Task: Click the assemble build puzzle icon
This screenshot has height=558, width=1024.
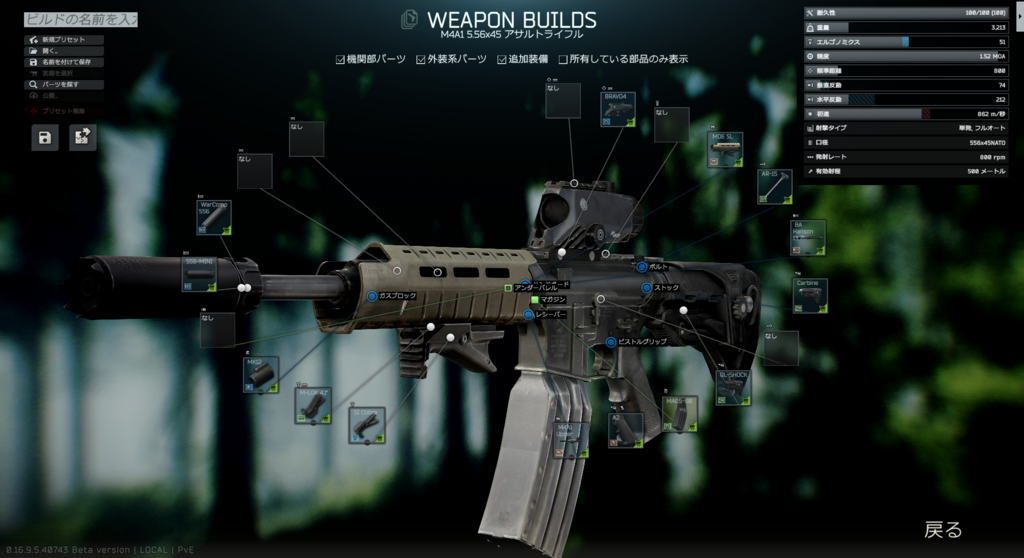Action: pyautogui.click(x=83, y=137)
